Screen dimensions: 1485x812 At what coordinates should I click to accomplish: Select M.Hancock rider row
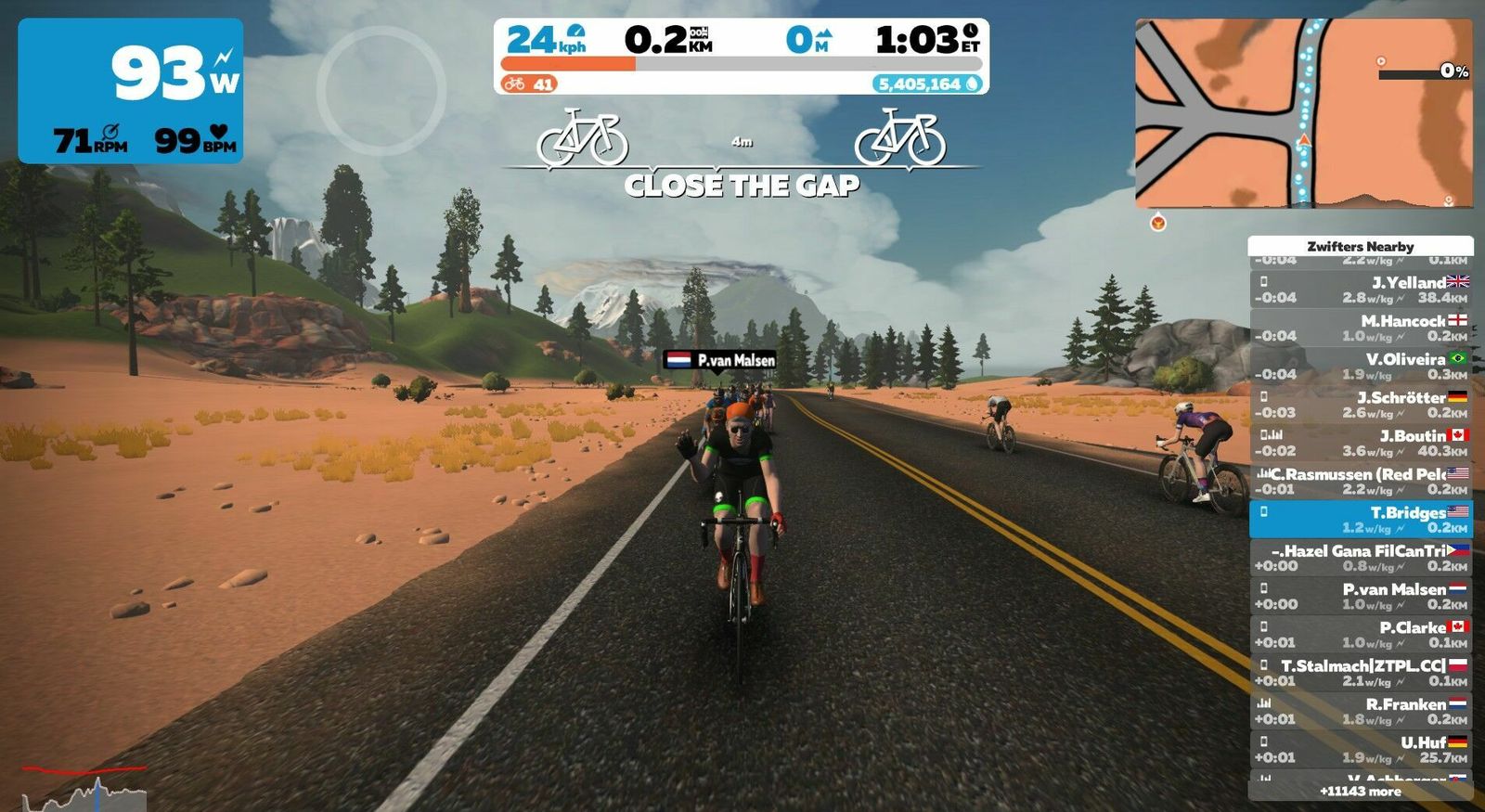[x=1361, y=328]
